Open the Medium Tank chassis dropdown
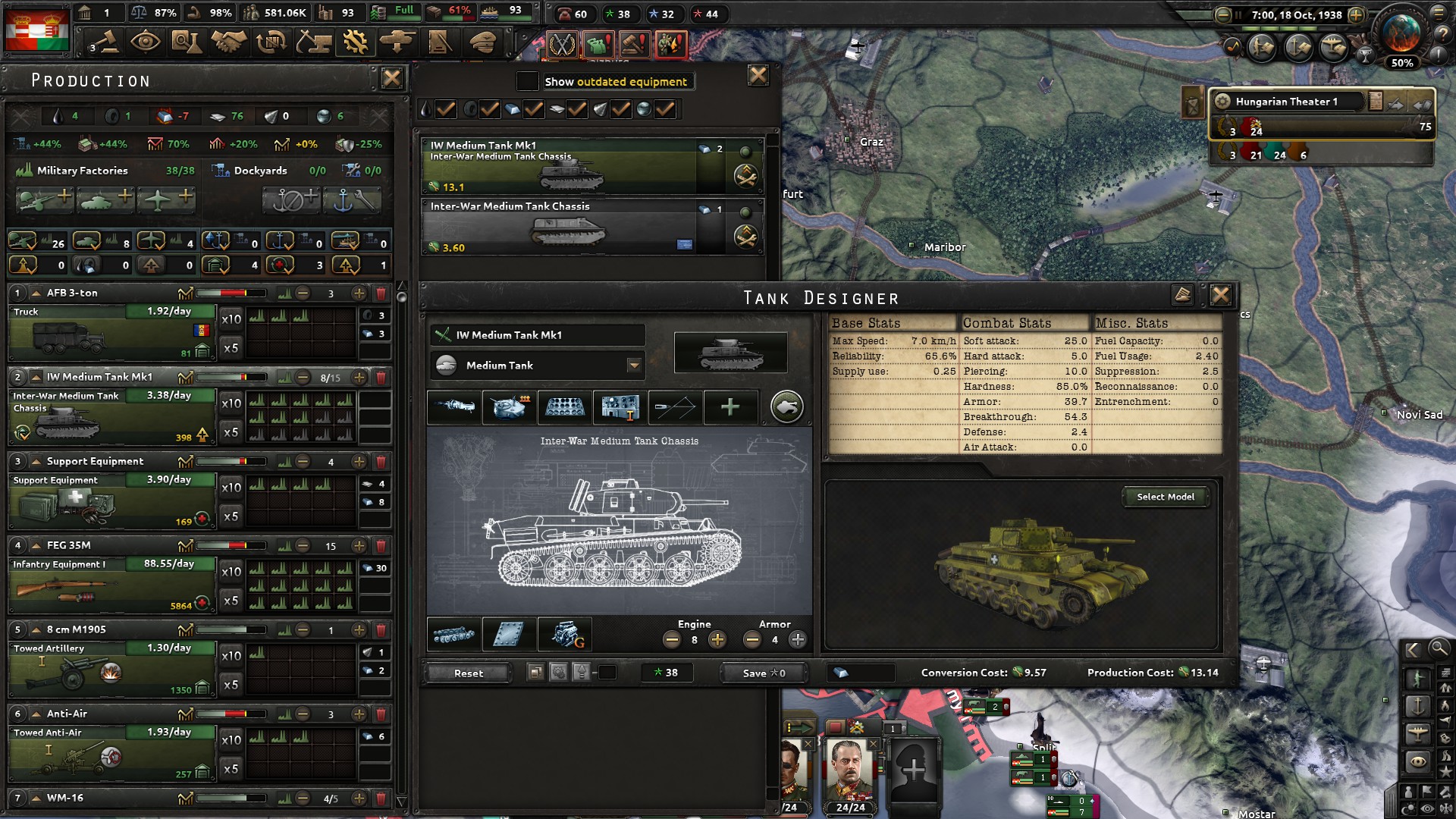Viewport: 1456px width, 819px height. (x=634, y=365)
